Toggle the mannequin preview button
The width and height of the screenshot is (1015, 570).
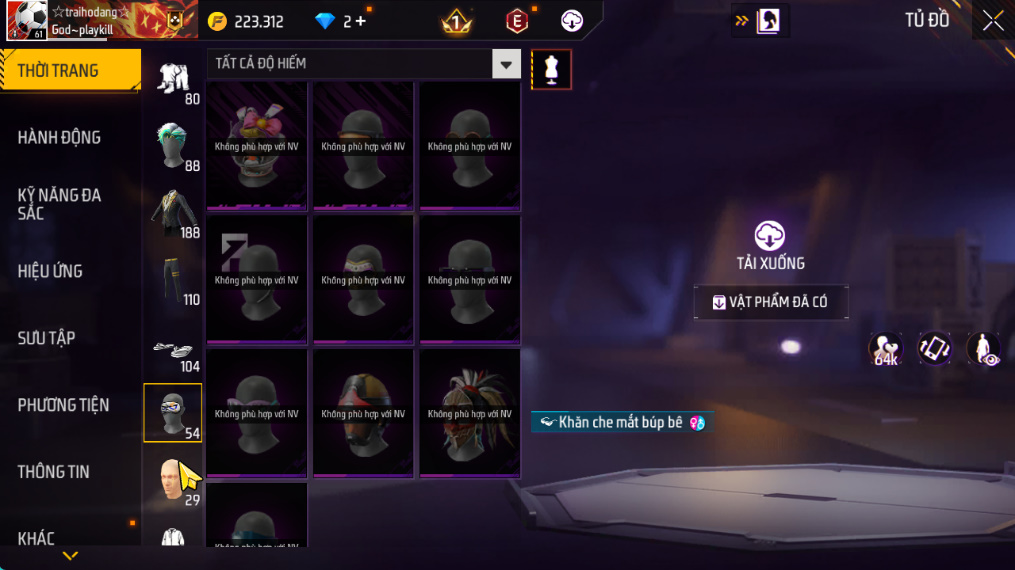click(x=551, y=69)
